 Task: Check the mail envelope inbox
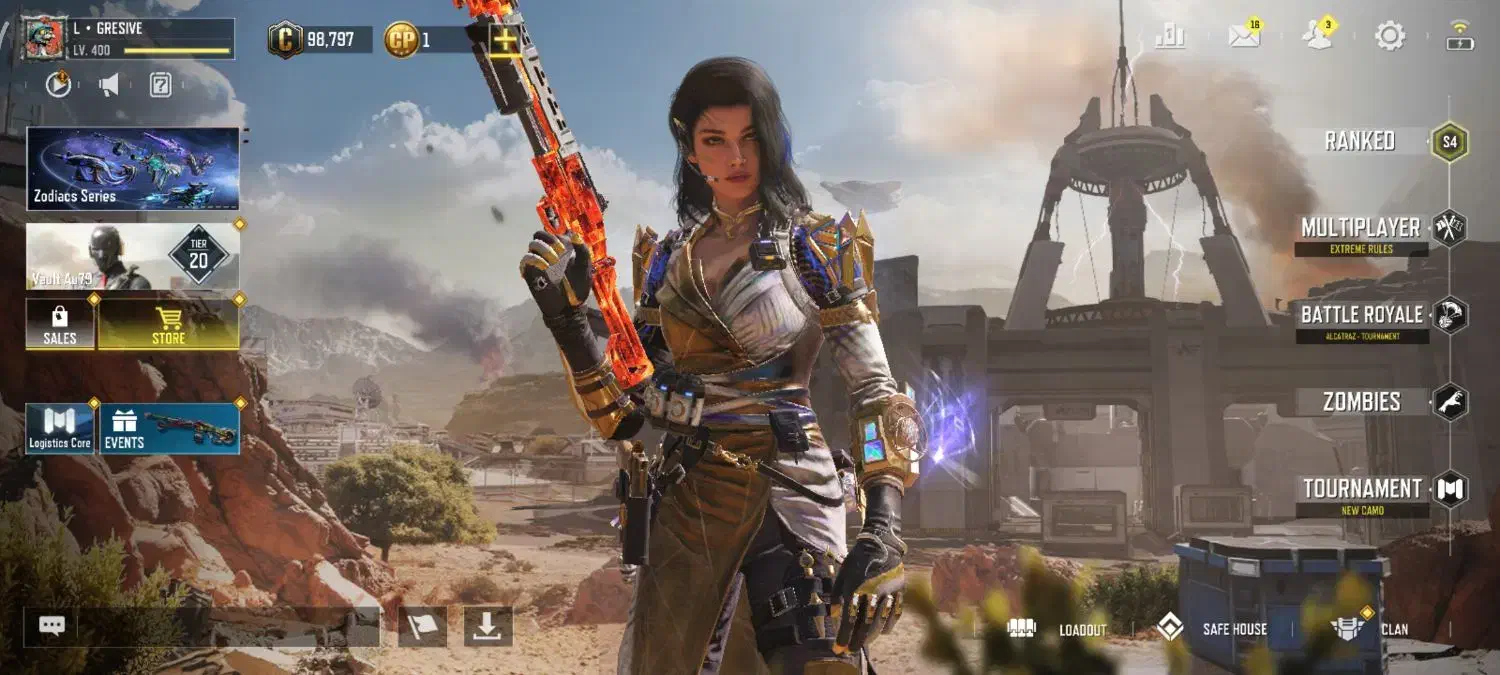tap(1244, 36)
